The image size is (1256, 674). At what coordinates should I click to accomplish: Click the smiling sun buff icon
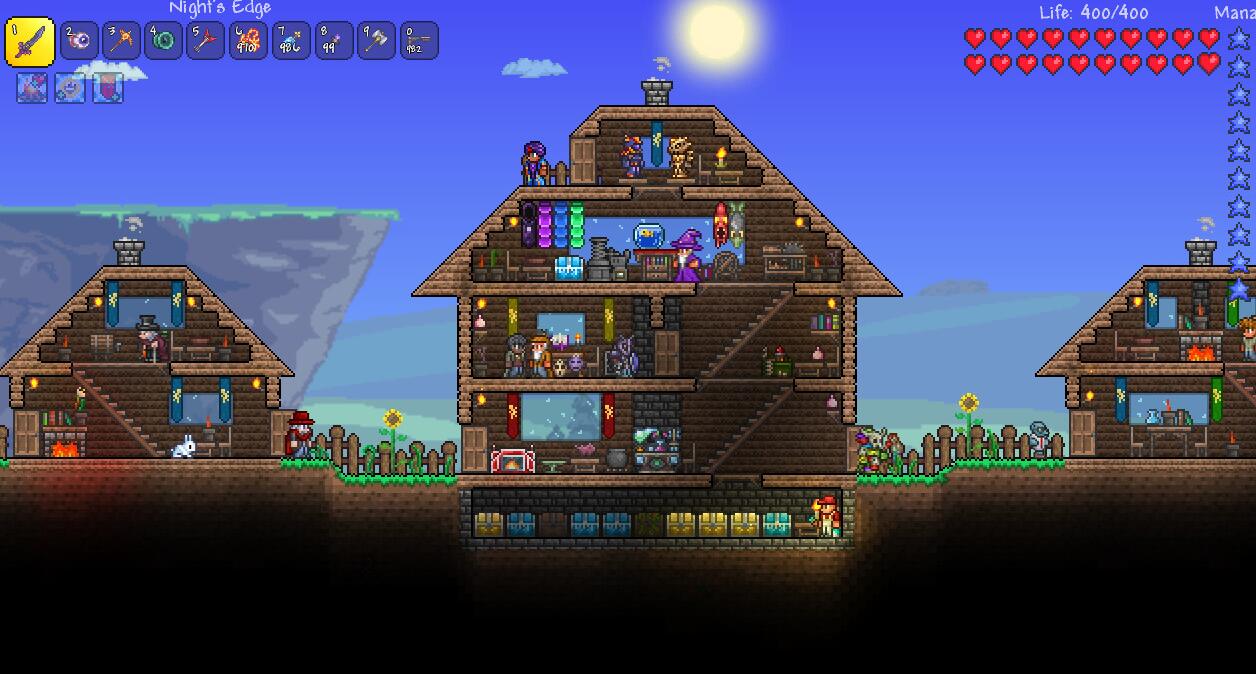click(70, 88)
